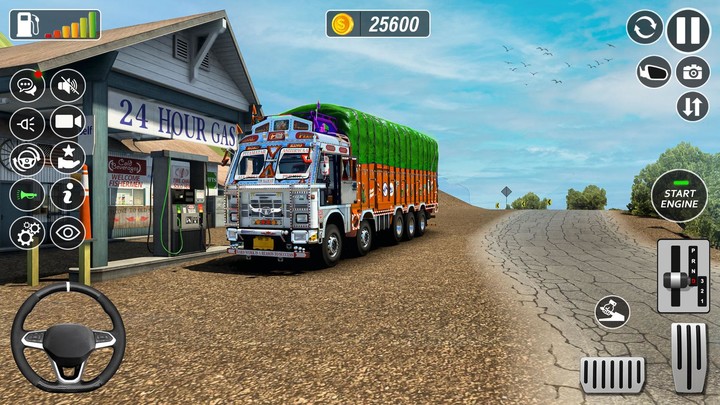Click the steering wheel control
The height and width of the screenshot is (405, 720).
click(x=68, y=337)
